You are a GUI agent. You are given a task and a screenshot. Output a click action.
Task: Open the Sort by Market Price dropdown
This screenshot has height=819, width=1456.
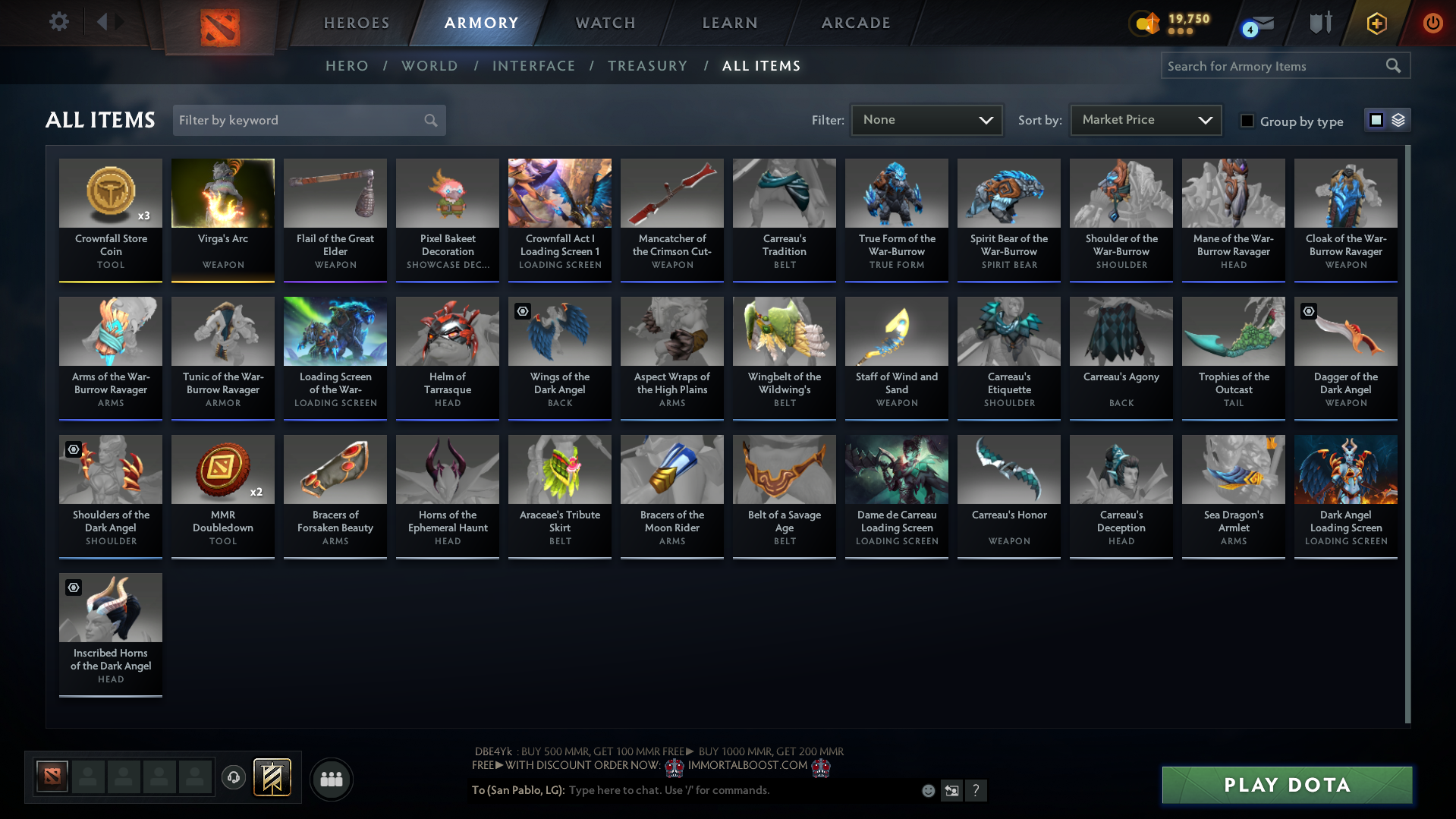tap(1145, 119)
